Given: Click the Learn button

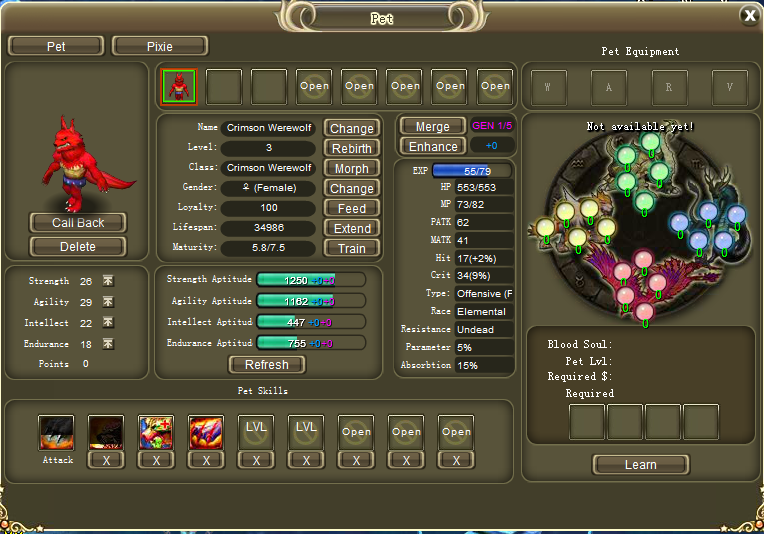Looking at the screenshot, I should pos(640,464).
